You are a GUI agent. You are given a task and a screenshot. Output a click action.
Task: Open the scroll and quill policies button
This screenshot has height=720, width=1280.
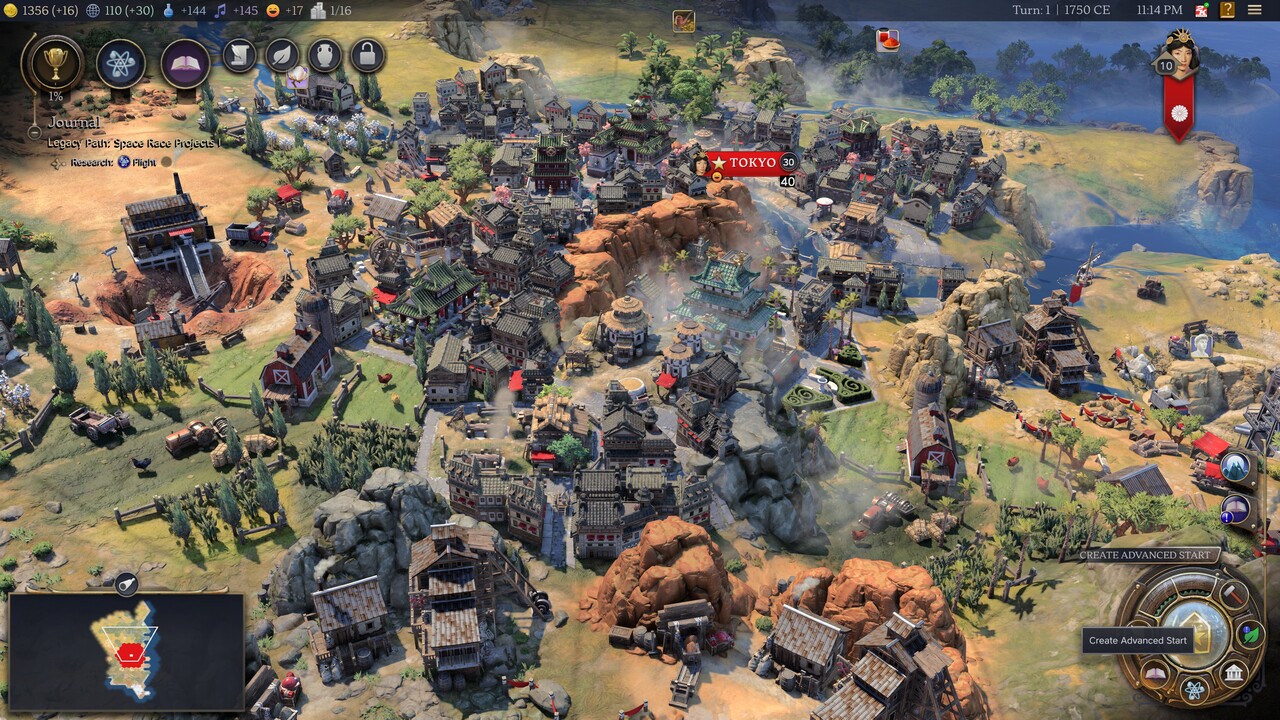(239, 55)
